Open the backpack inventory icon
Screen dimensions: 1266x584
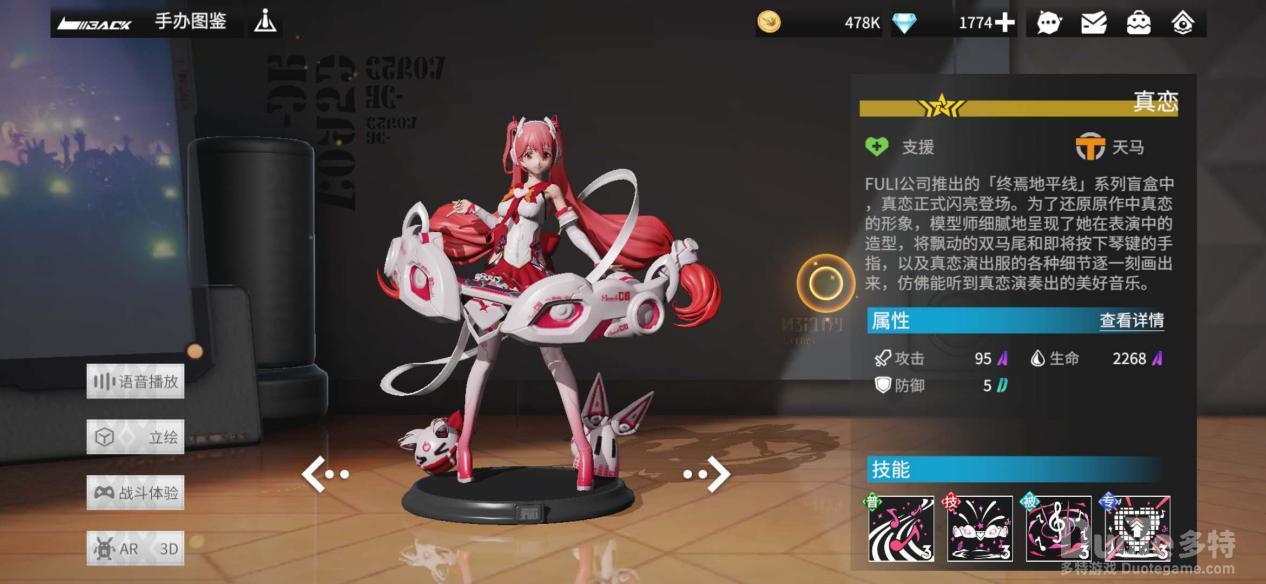(1138, 22)
